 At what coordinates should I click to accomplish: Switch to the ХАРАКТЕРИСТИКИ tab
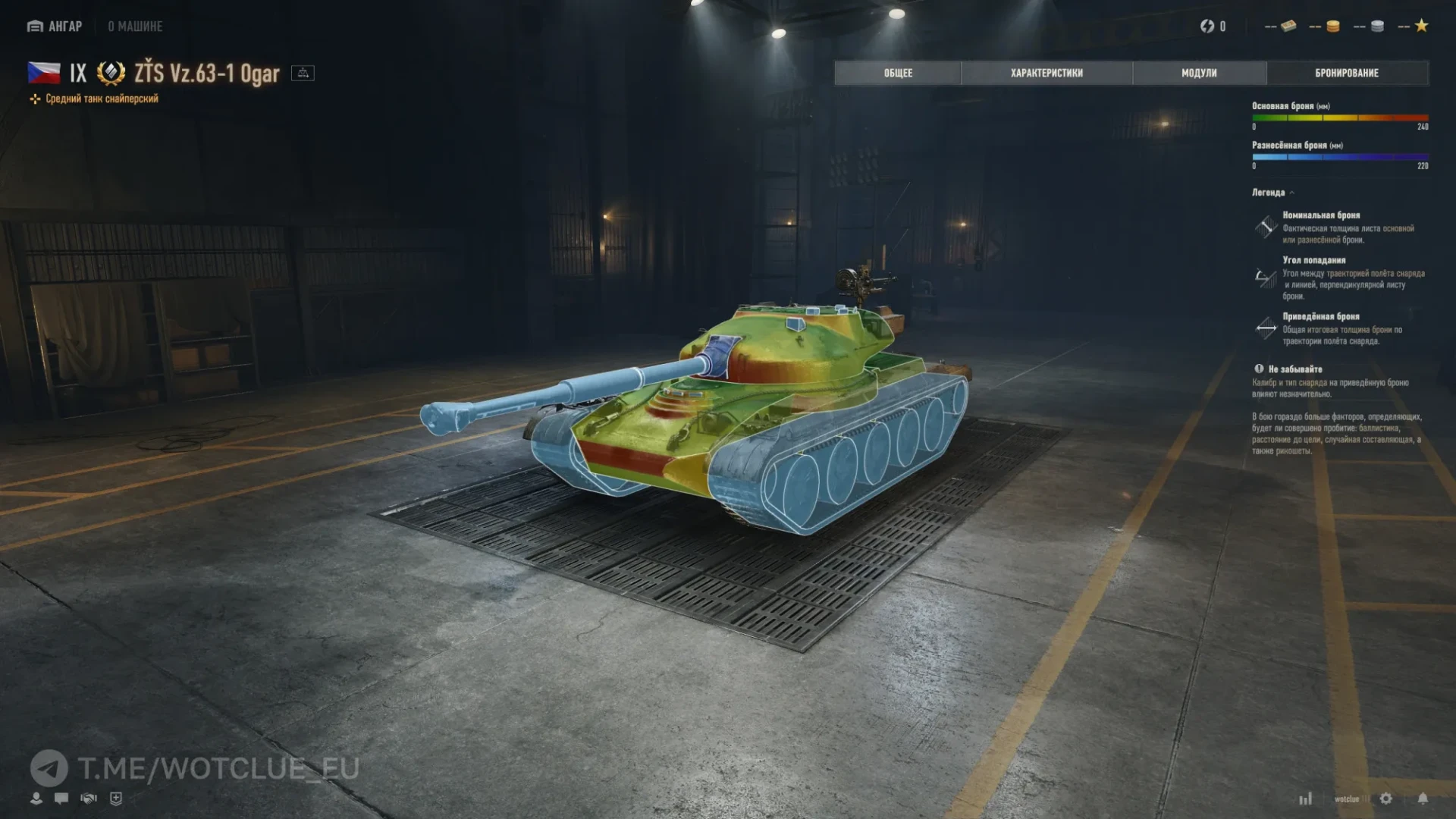tap(1046, 73)
